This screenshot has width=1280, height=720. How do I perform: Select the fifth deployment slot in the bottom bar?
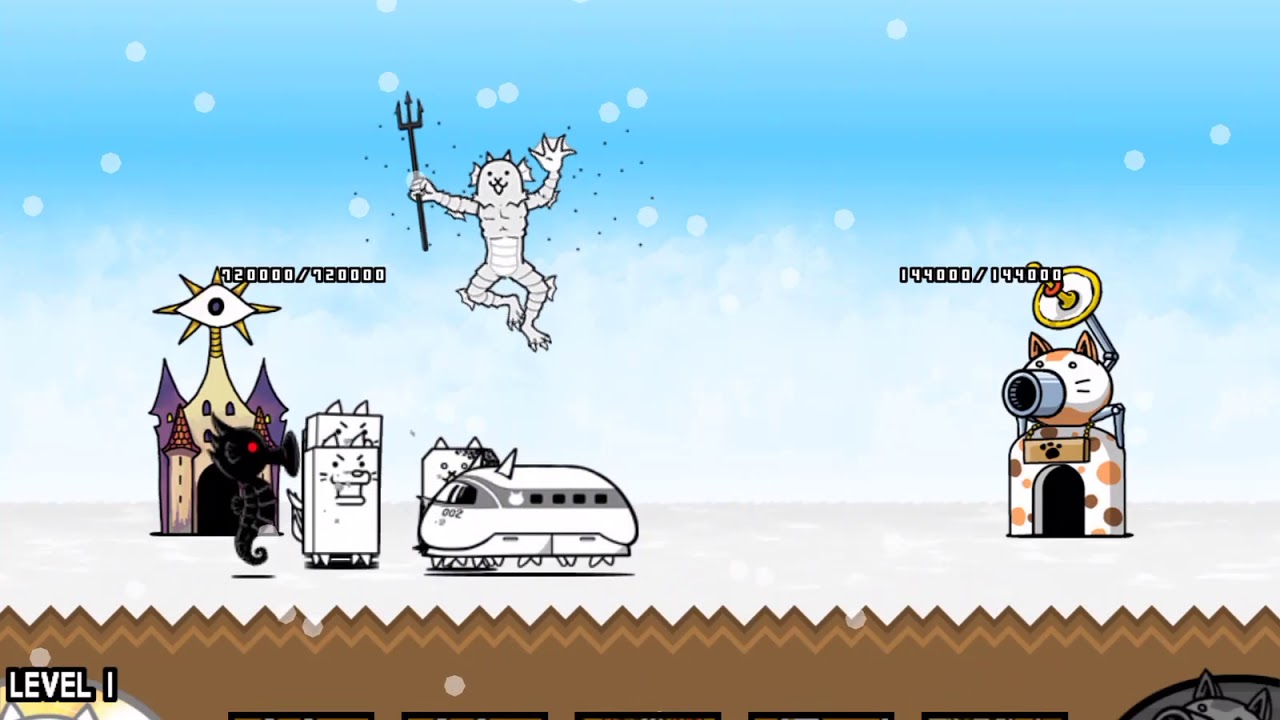(x=996, y=712)
